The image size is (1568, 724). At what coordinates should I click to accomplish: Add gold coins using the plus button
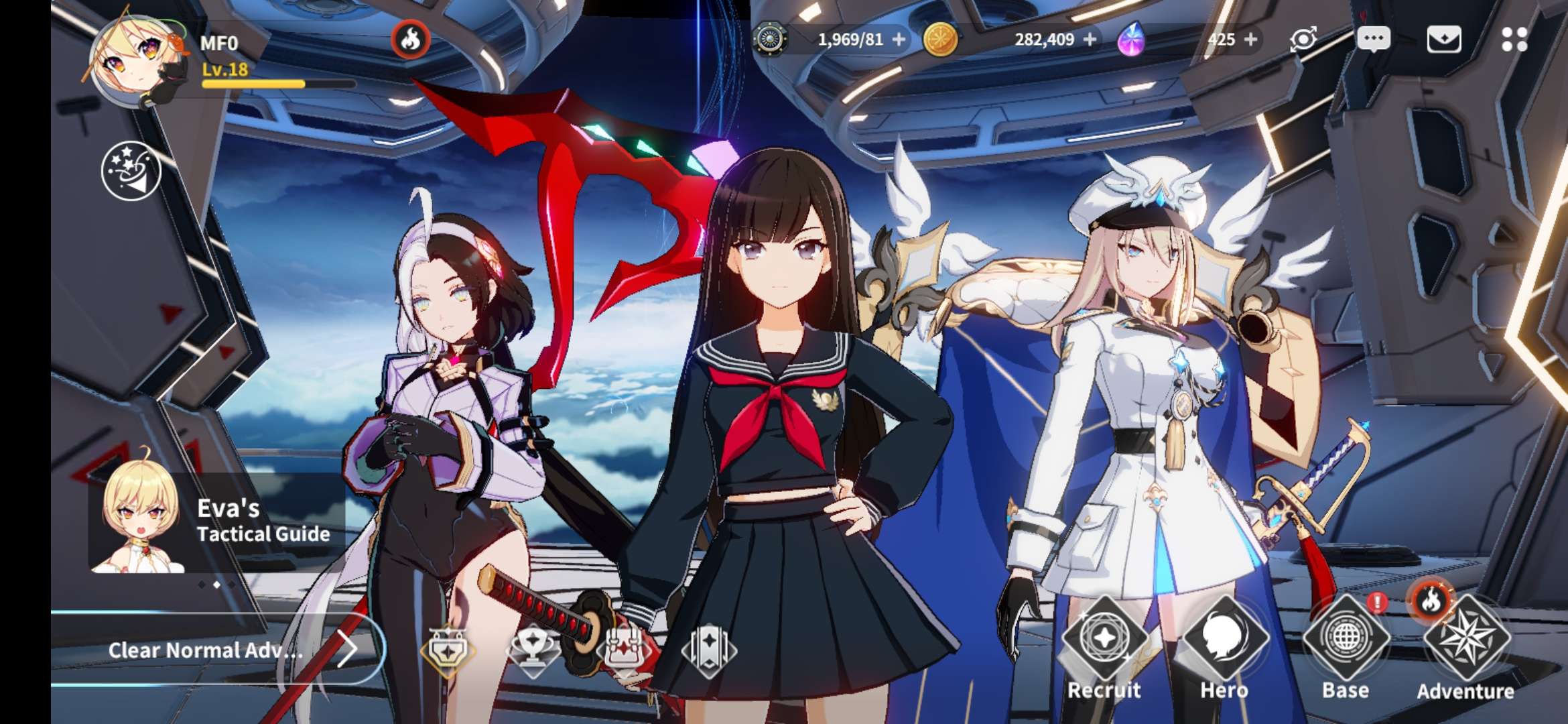coord(1090,40)
